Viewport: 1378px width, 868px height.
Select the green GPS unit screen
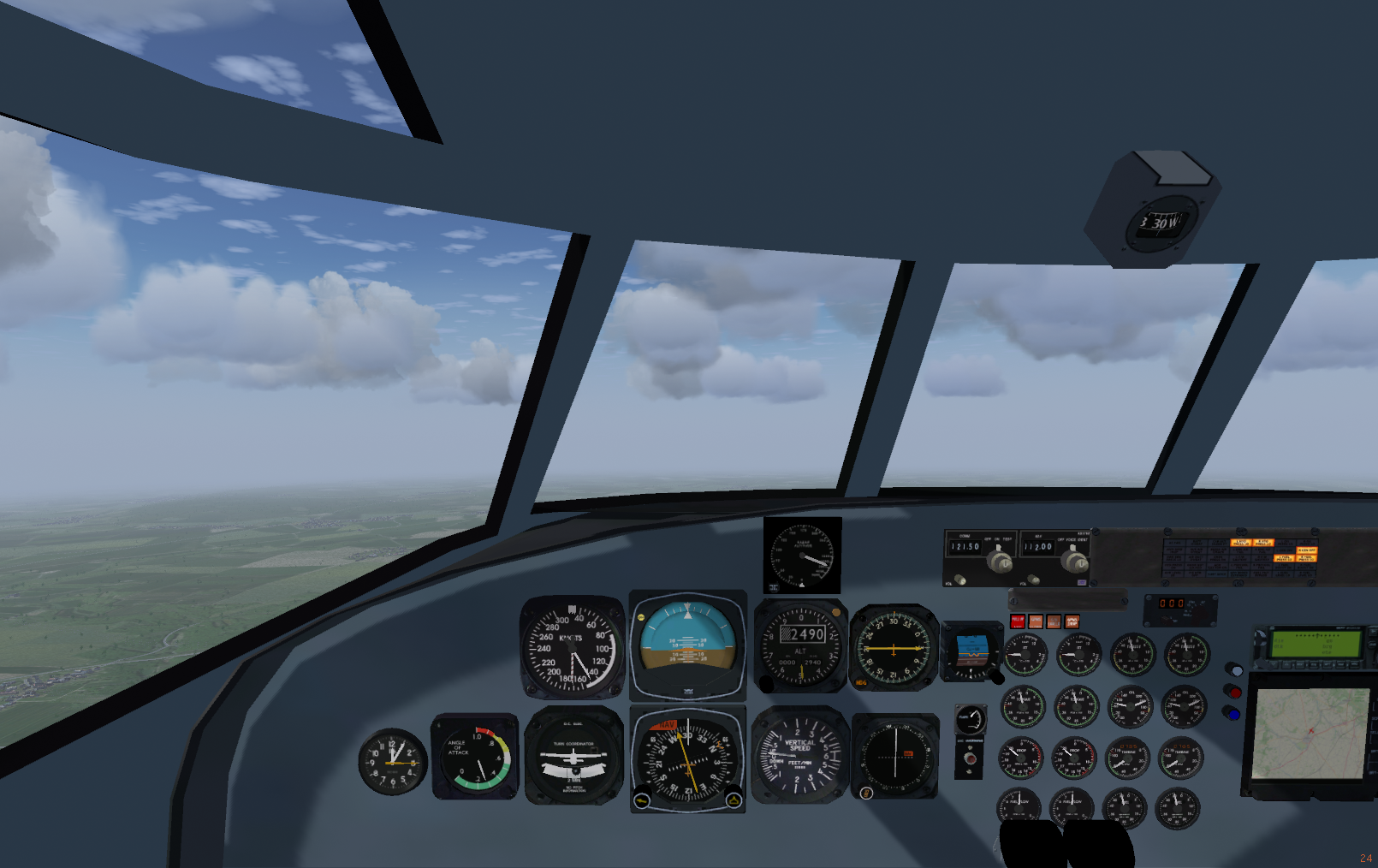[x=1316, y=642]
